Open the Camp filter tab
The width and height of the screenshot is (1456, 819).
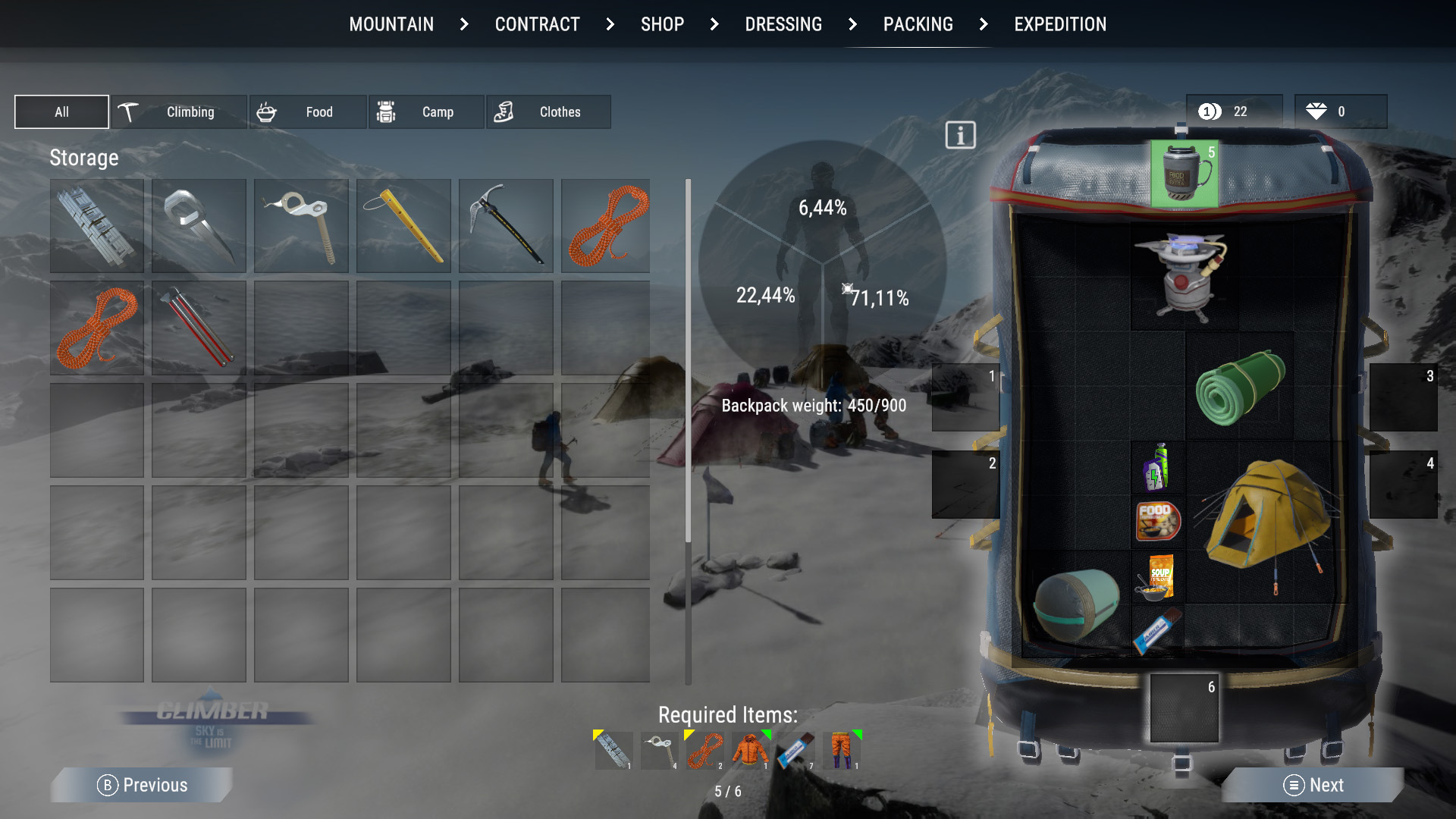(425, 111)
